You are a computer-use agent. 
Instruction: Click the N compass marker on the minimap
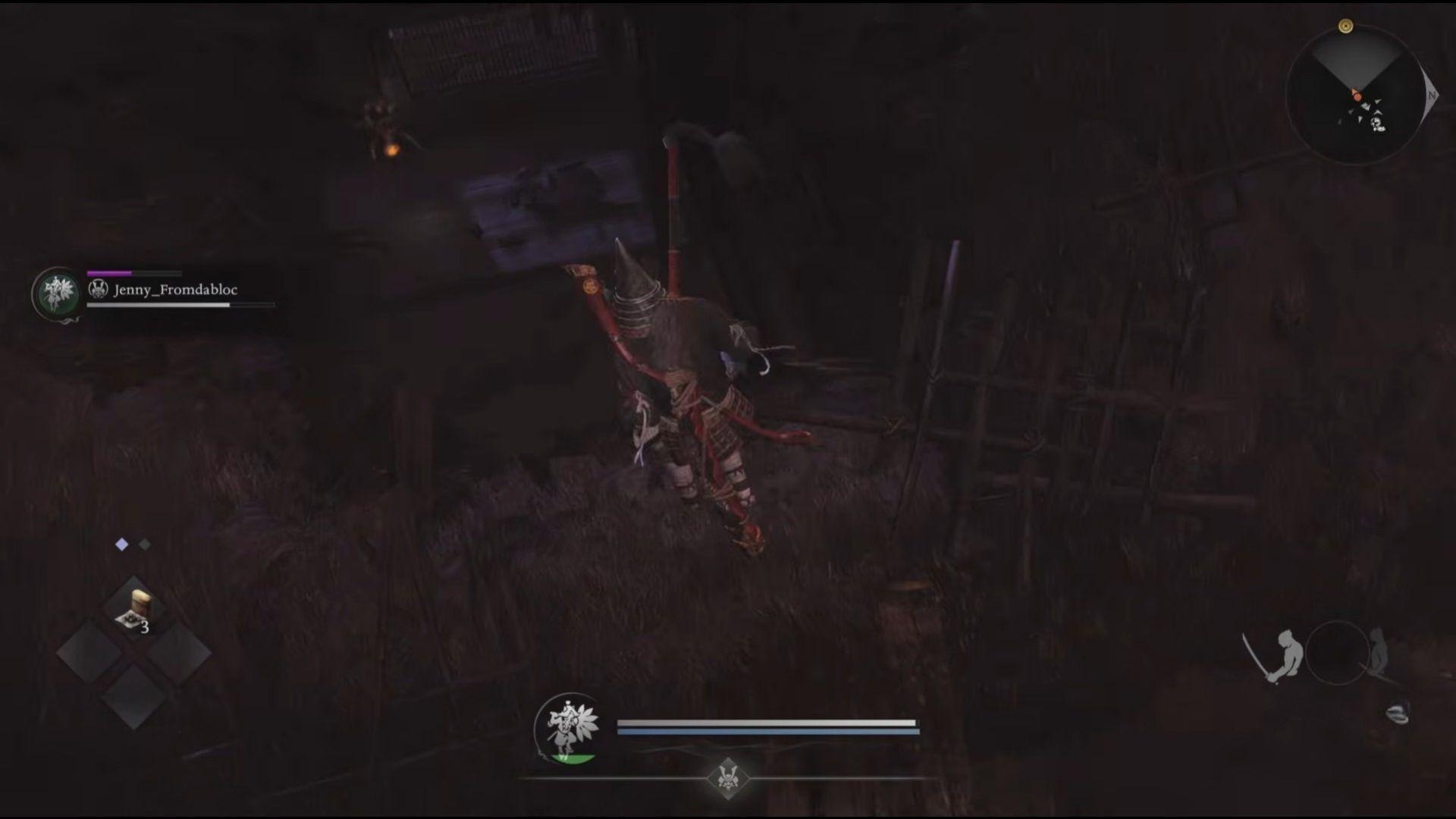(x=1431, y=96)
